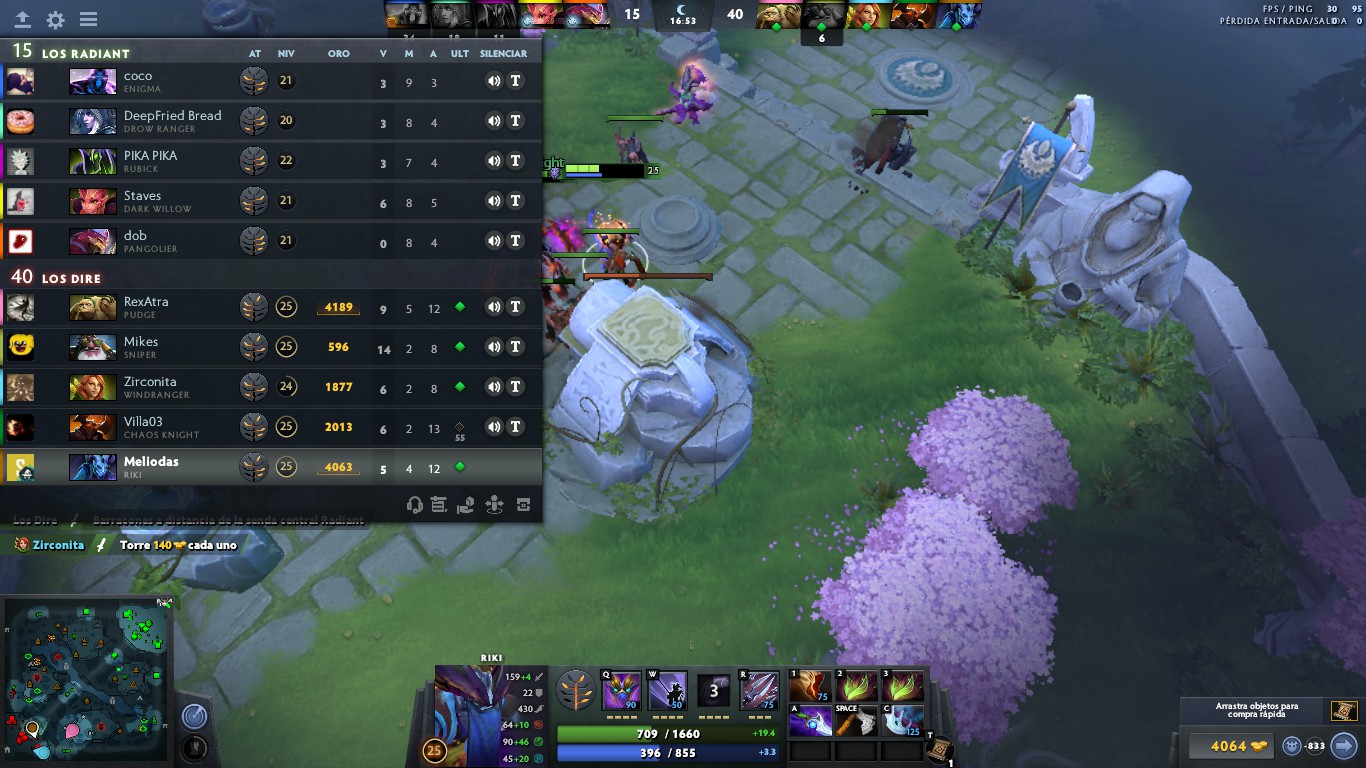
Task: Use the Town Portal Scroll slot
Action: coord(938,751)
